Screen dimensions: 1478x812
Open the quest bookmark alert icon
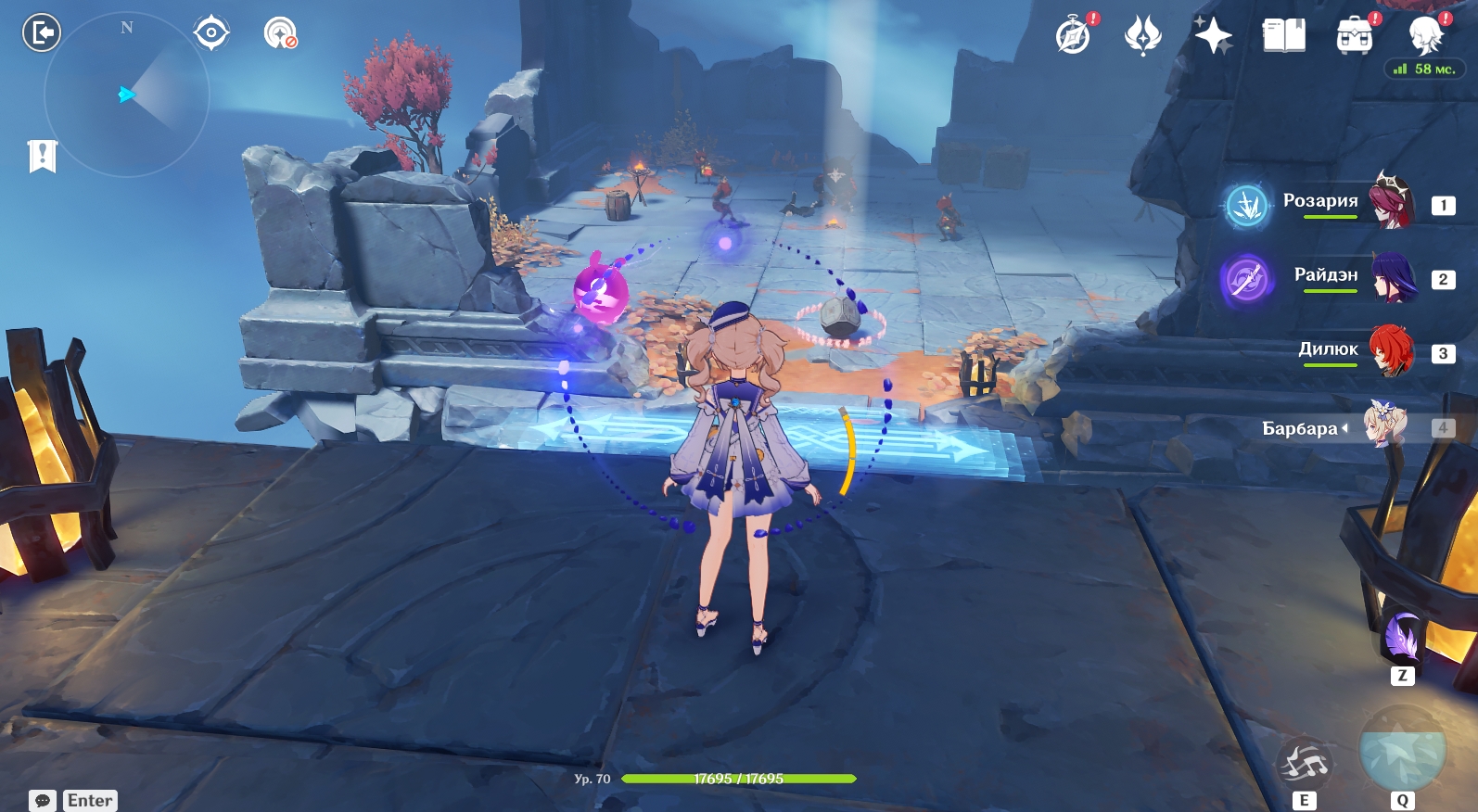[43, 156]
